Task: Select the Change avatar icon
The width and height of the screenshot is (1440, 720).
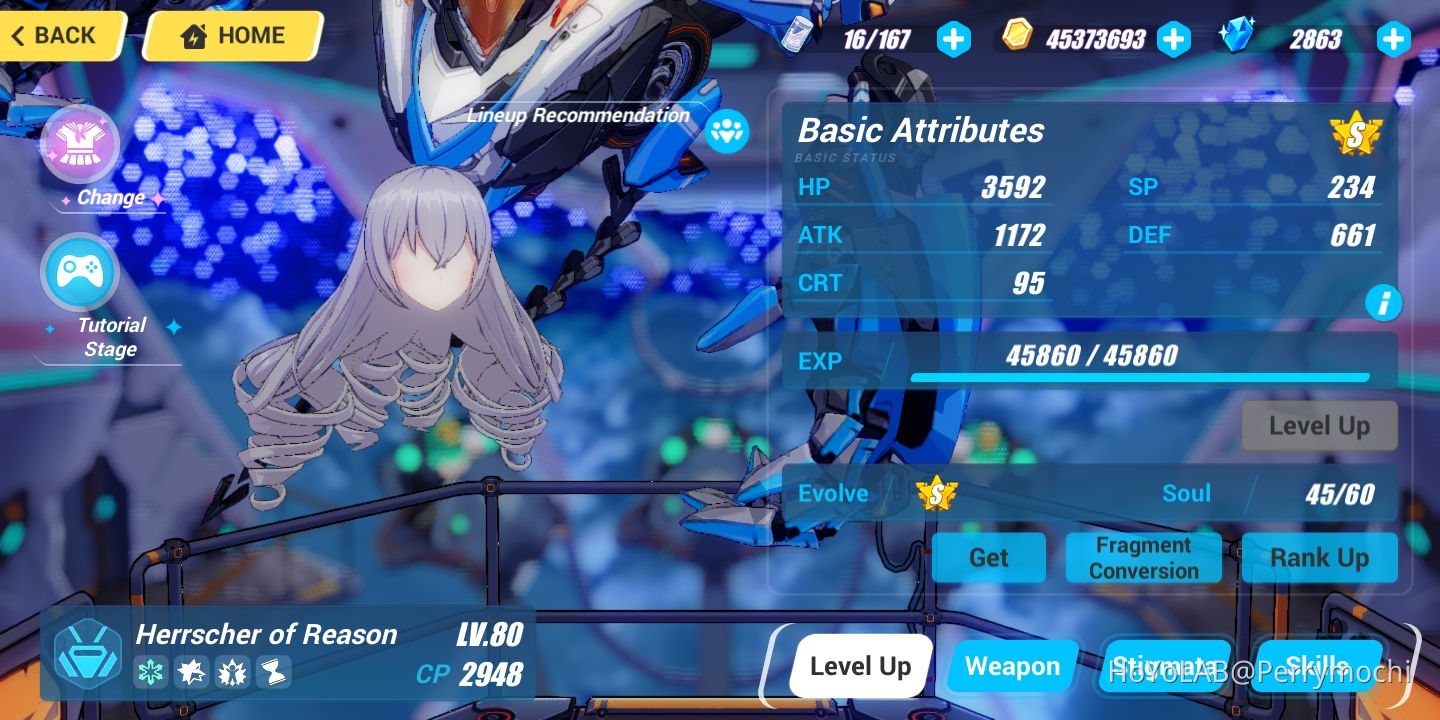Action: point(80,143)
